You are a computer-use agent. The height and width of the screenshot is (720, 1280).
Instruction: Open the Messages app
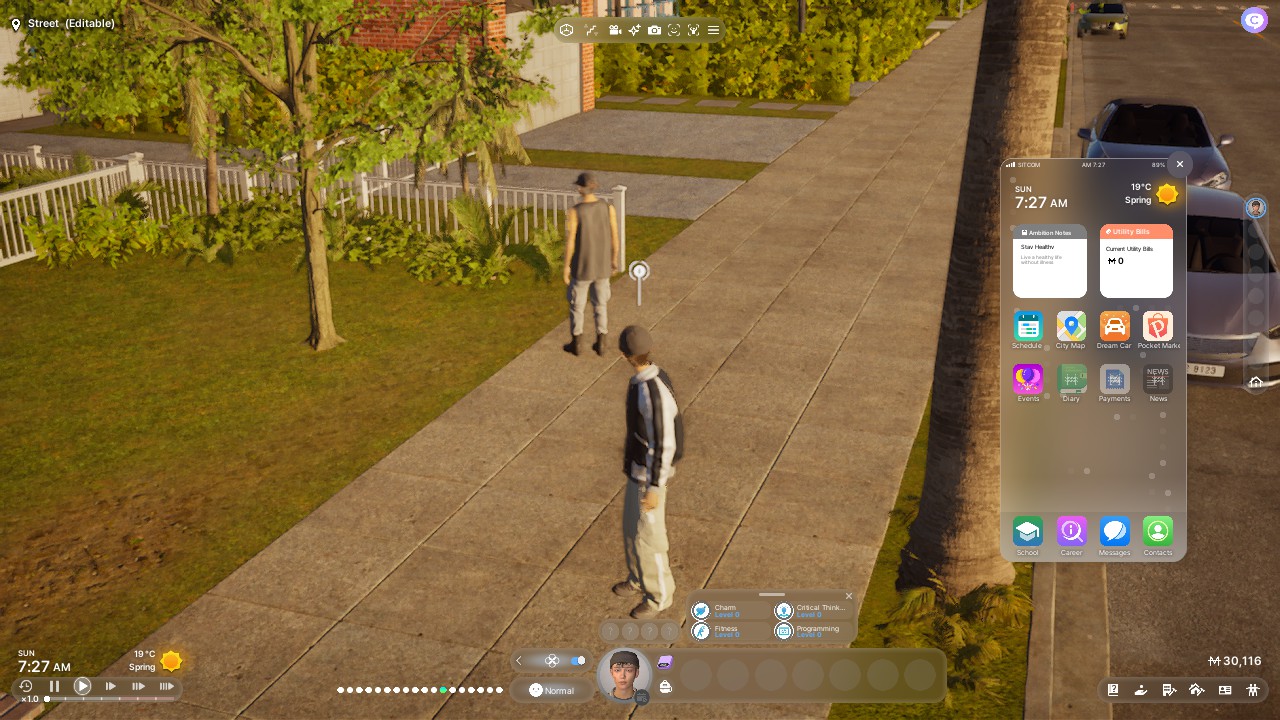pos(1114,531)
